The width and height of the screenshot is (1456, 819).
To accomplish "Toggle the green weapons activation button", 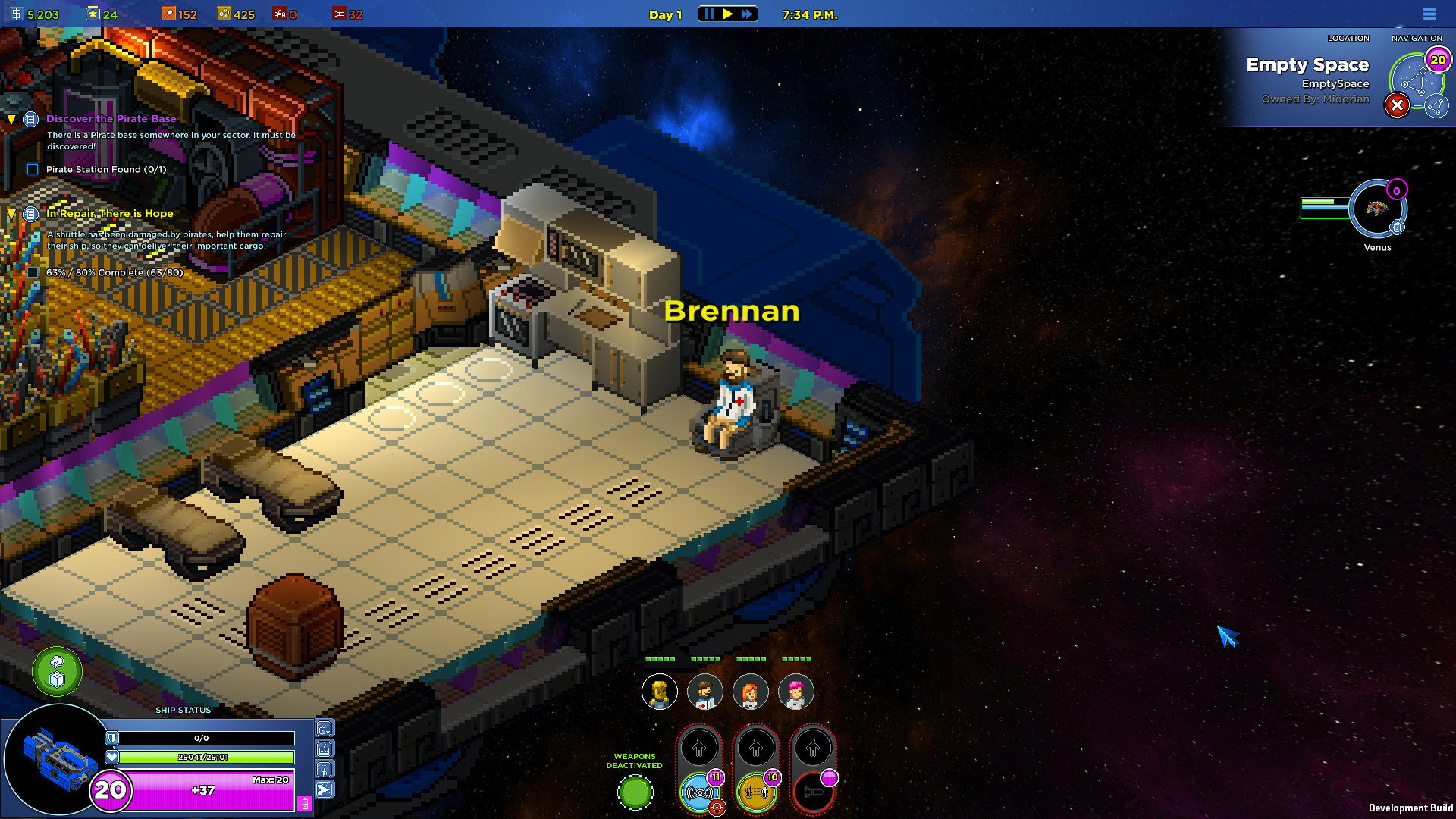I will (x=635, y=793).
